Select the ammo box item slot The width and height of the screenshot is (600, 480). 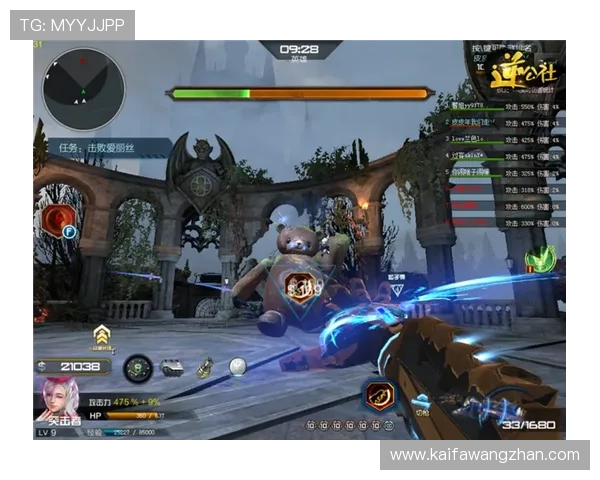point(172,368)
